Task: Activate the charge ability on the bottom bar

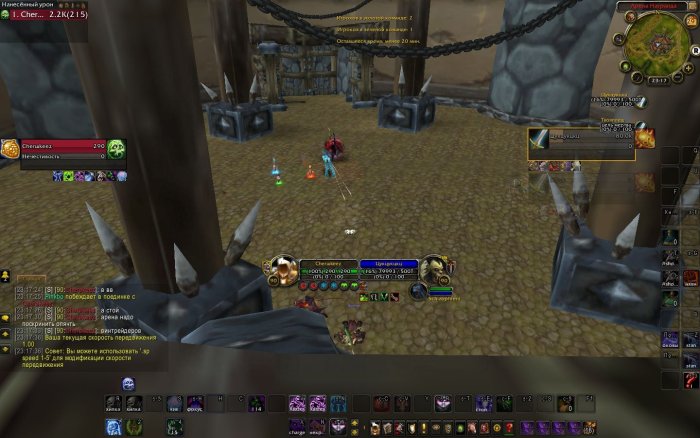Action: coord(298,427)
